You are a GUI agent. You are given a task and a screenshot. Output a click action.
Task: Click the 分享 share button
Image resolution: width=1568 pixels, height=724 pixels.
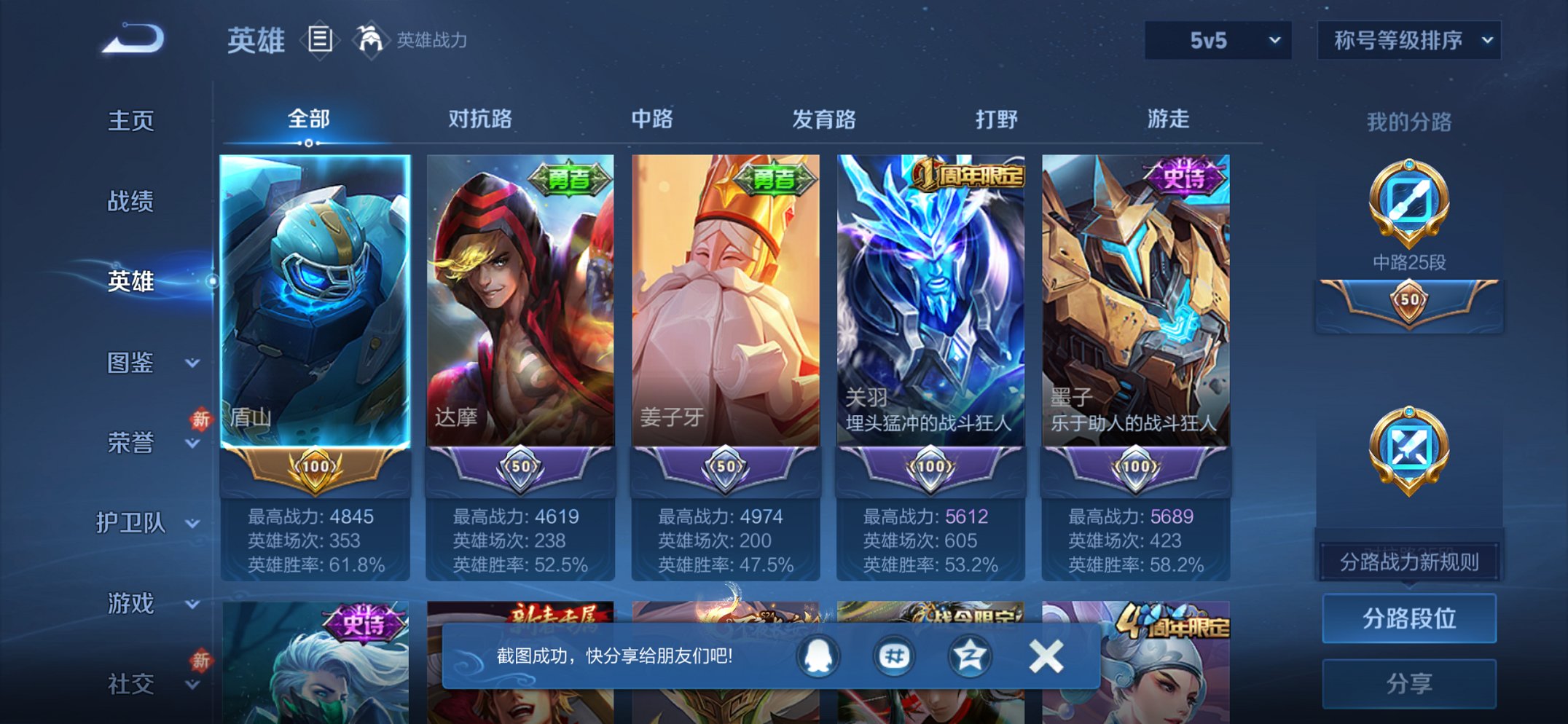[x=1408, y=682]
